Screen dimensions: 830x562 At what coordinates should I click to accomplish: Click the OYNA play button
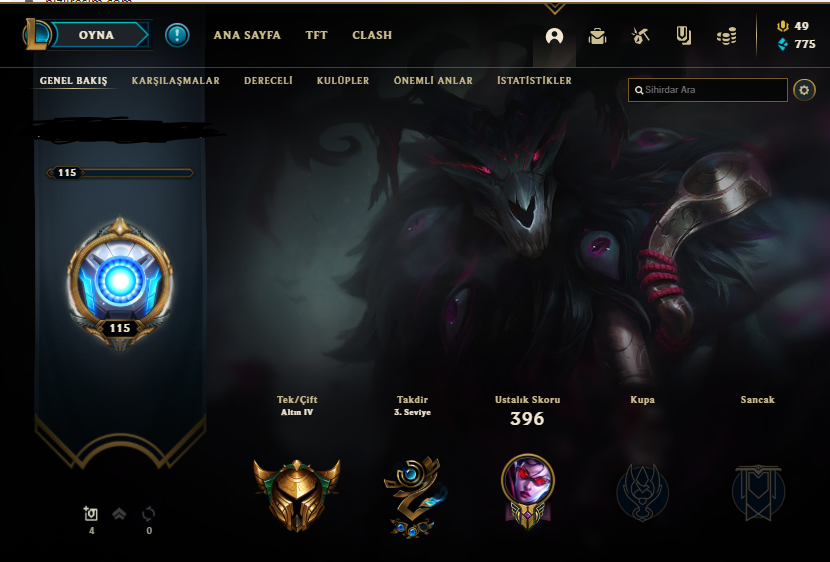coord(97,35)
